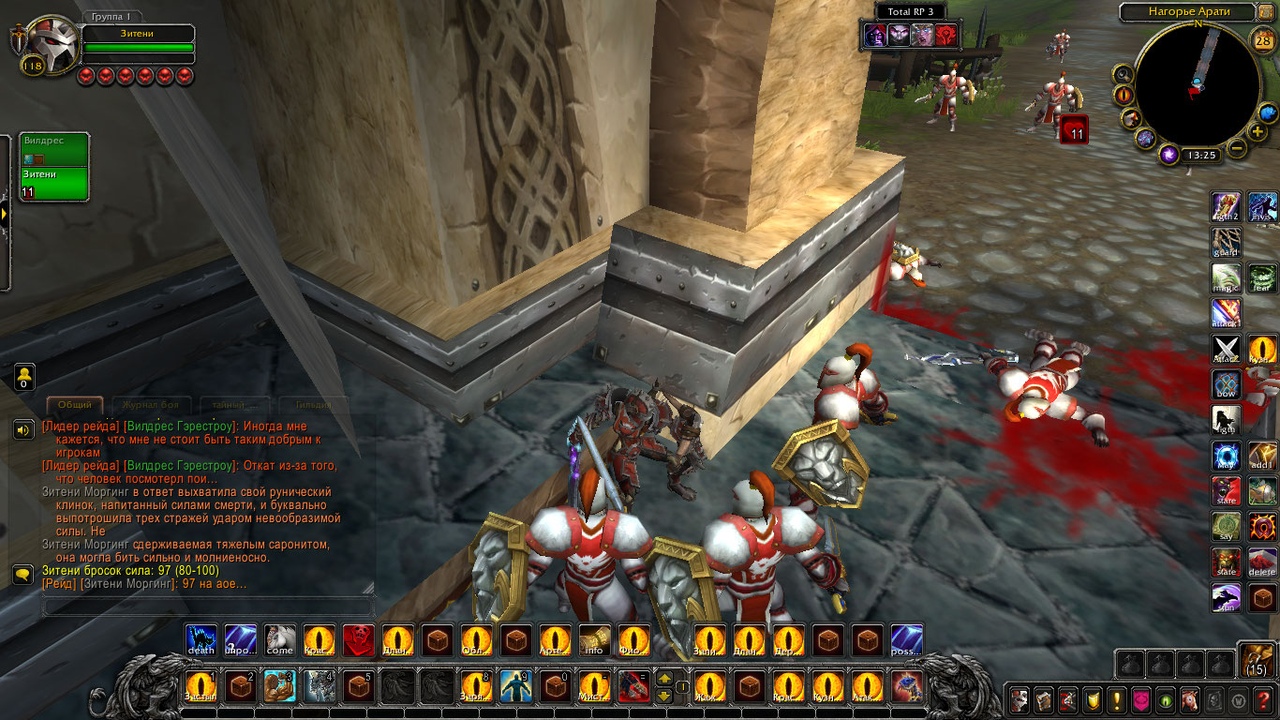
Task: Click the minimap zoom-in plus button
Action: pyautogui.click(x=1257, y=133)
